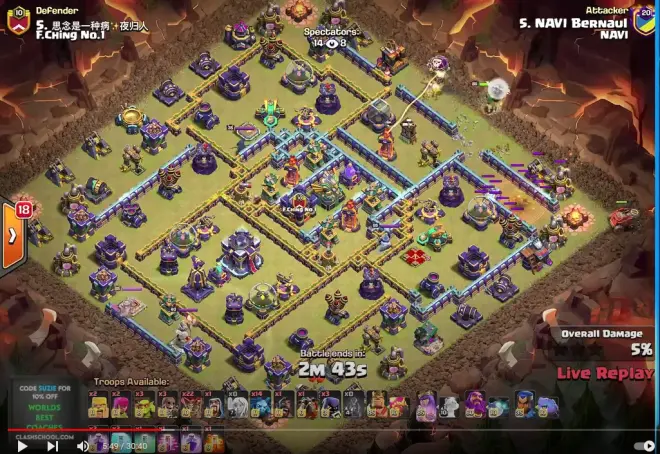Select the troop slot showing x22
Viewport: 660px width, 454px height.
(189, 405)
